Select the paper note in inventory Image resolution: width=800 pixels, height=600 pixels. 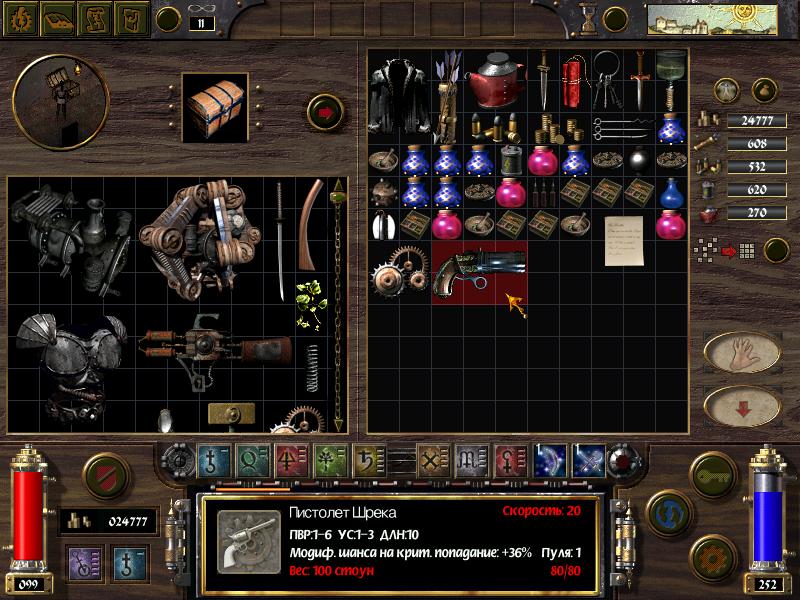(619, 239)
